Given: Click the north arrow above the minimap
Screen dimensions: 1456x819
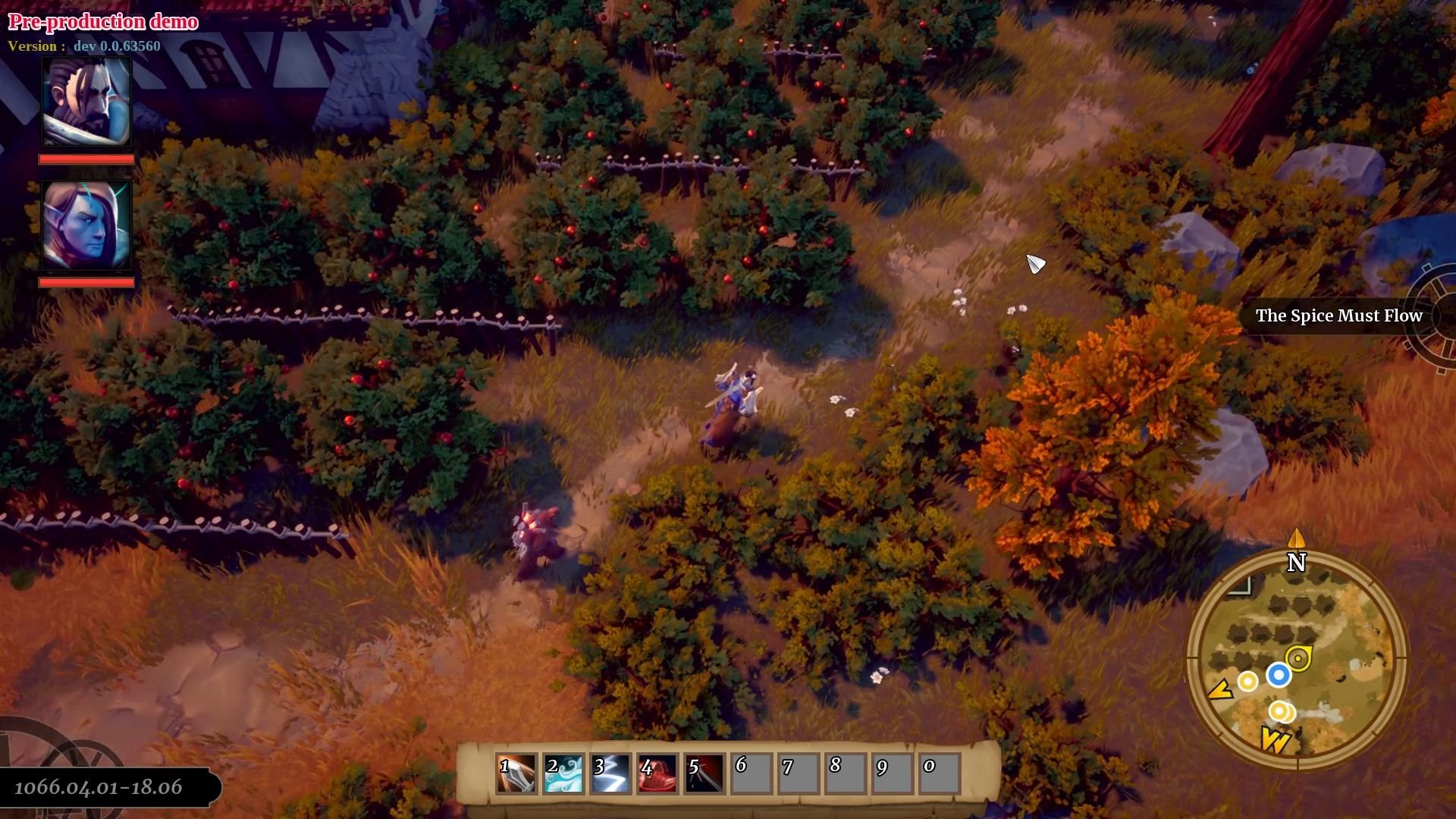Looking at the screenshot, I should pyautogui.click(x=1296, y=540).
